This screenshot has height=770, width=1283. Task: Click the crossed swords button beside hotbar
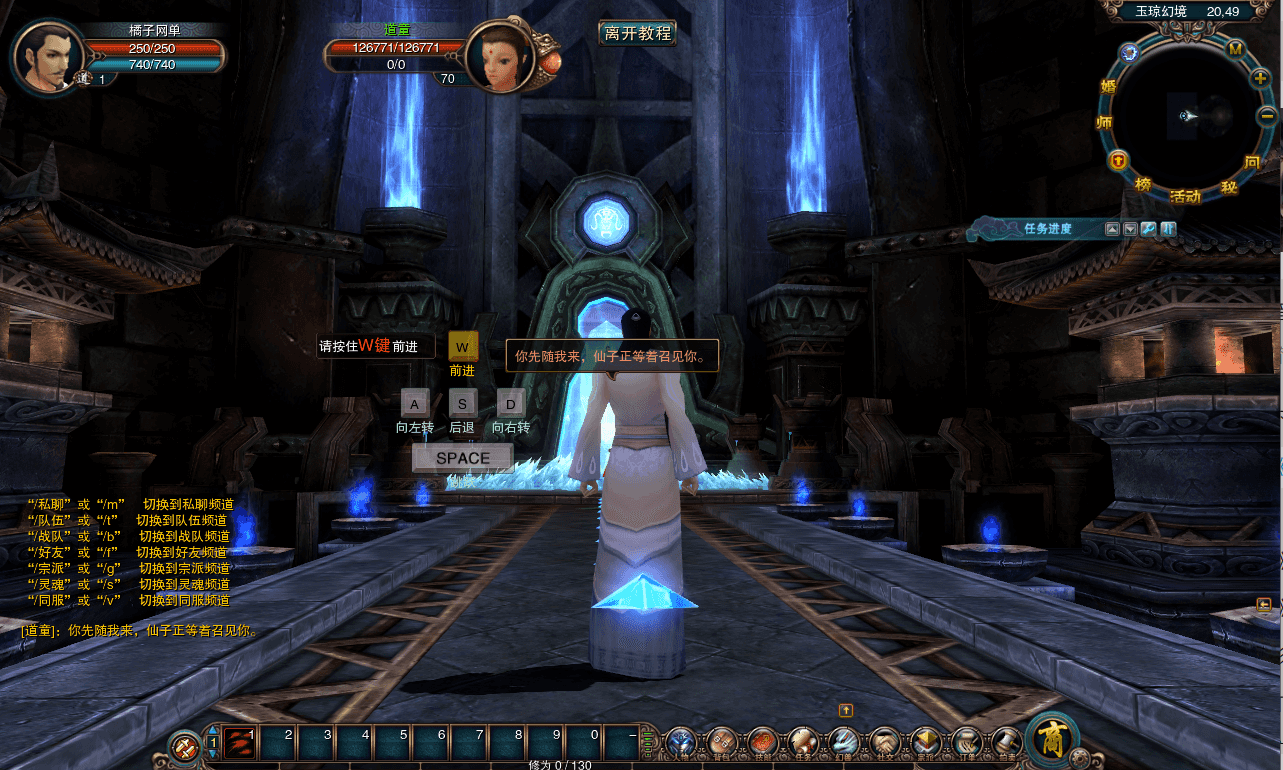184,746
